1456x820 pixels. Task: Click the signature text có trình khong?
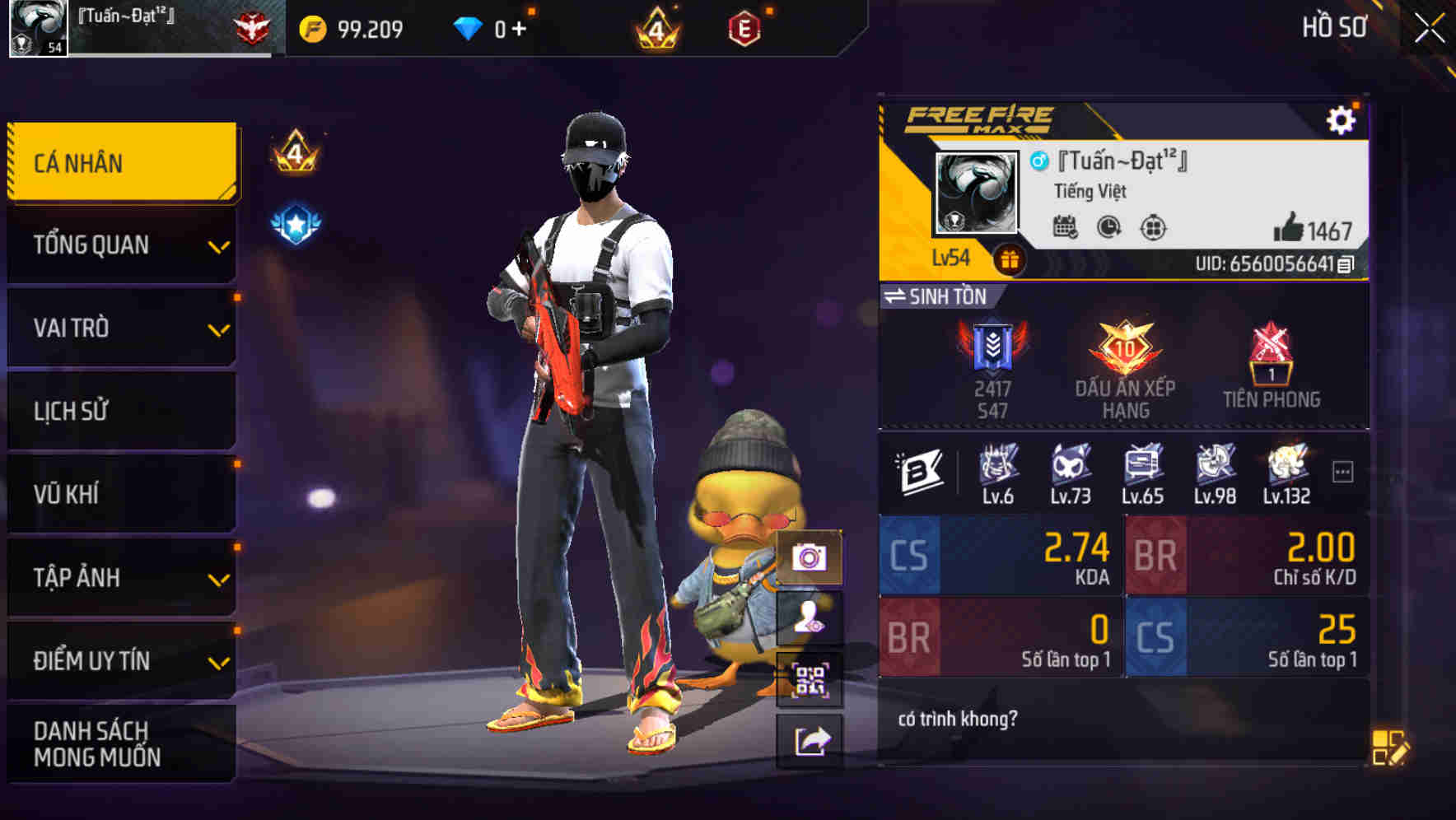coord(959,719)
